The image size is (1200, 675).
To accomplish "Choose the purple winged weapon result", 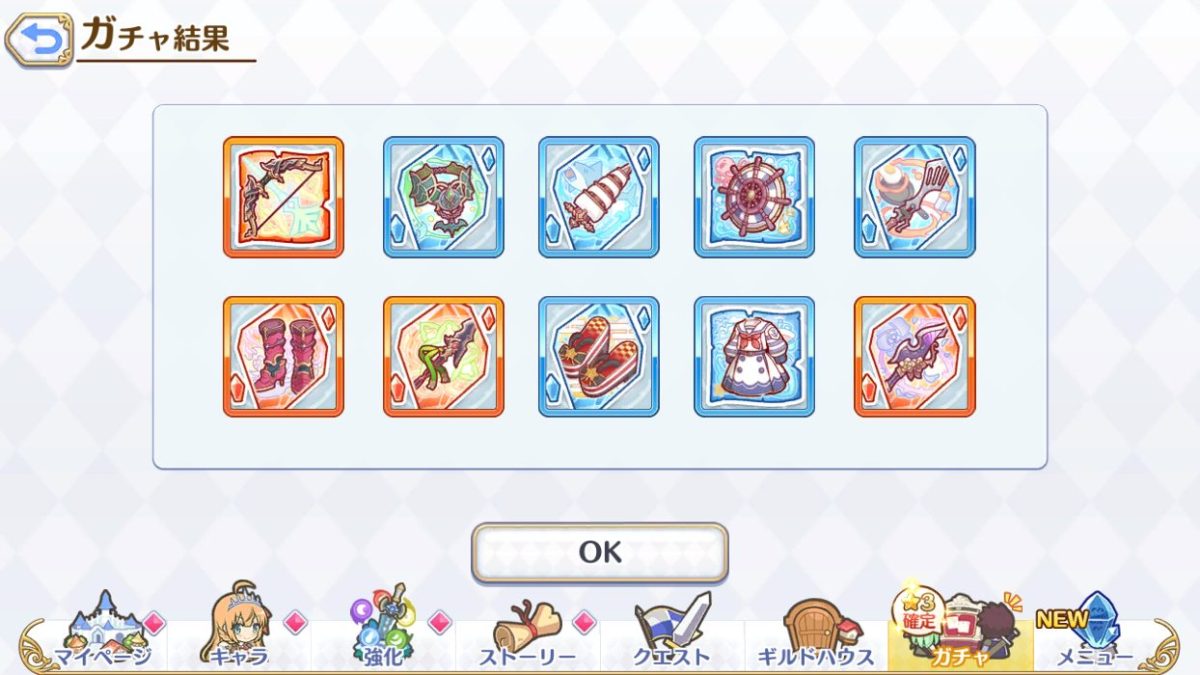I will click(915, 356).
